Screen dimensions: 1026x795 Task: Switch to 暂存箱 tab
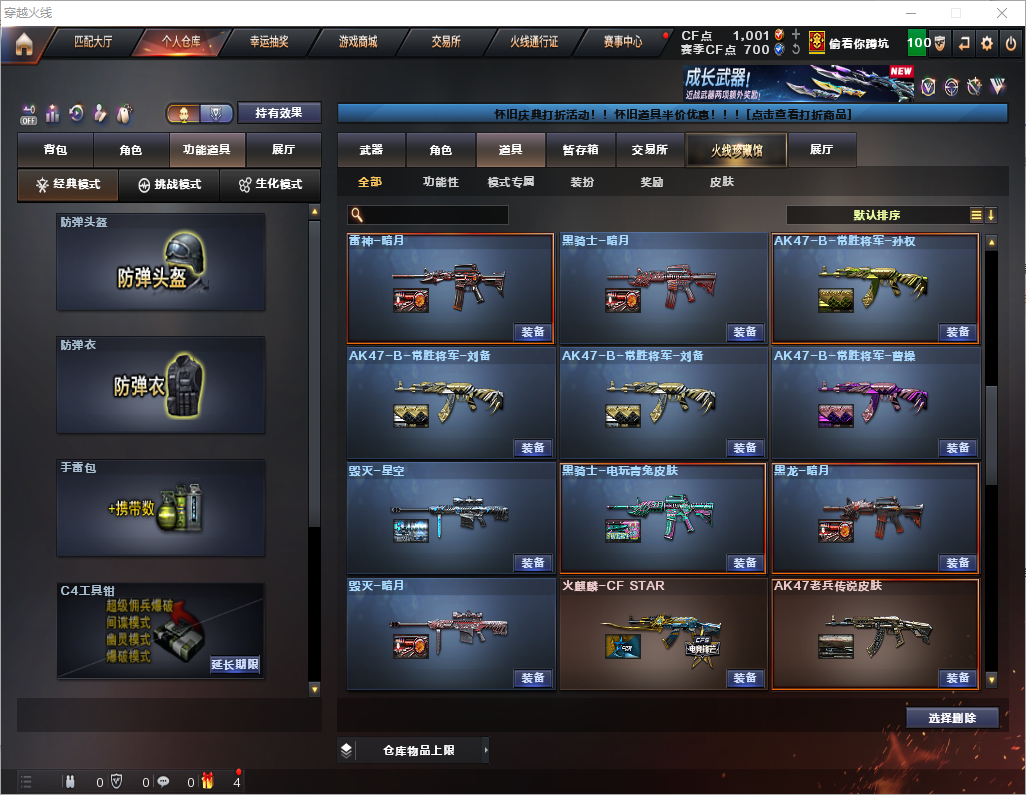coord(580,150)
